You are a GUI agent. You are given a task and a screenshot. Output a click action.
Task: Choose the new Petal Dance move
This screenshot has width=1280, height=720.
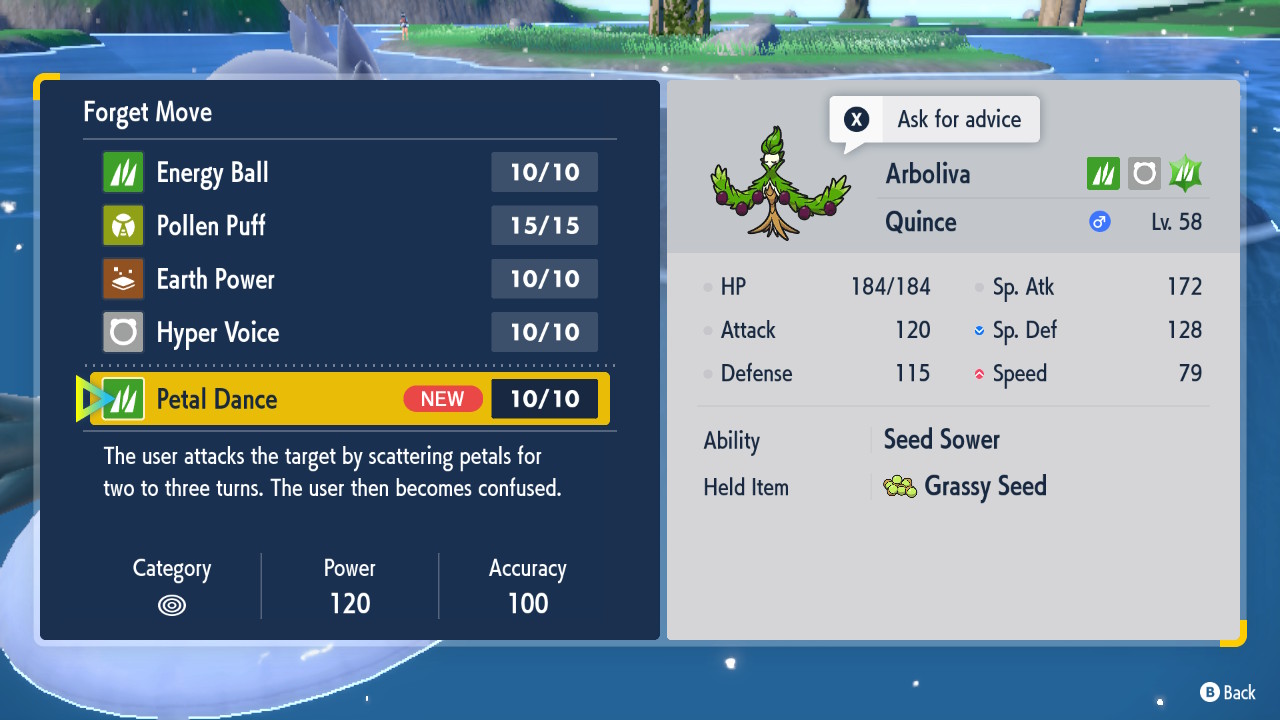(x=349, y=399)
